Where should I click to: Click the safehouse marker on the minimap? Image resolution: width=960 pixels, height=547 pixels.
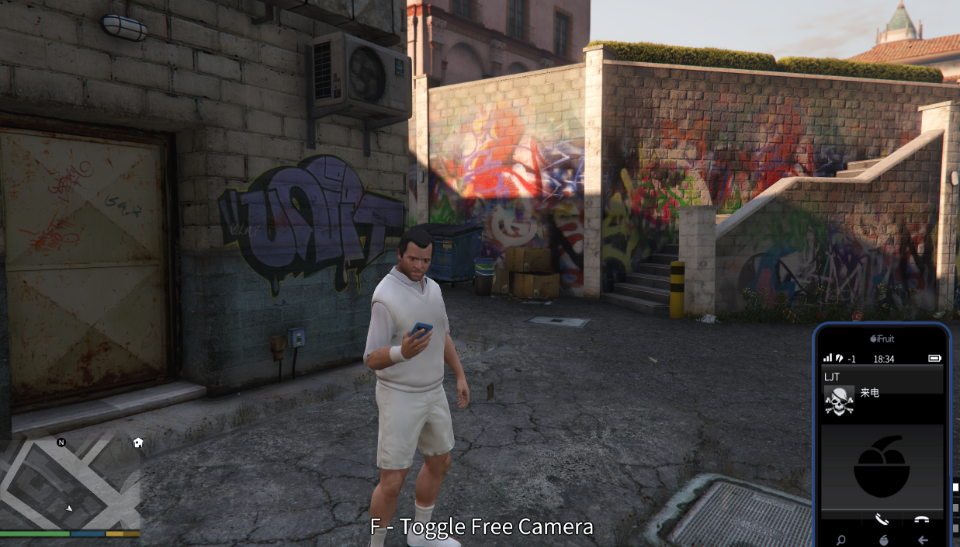[138, 442]
